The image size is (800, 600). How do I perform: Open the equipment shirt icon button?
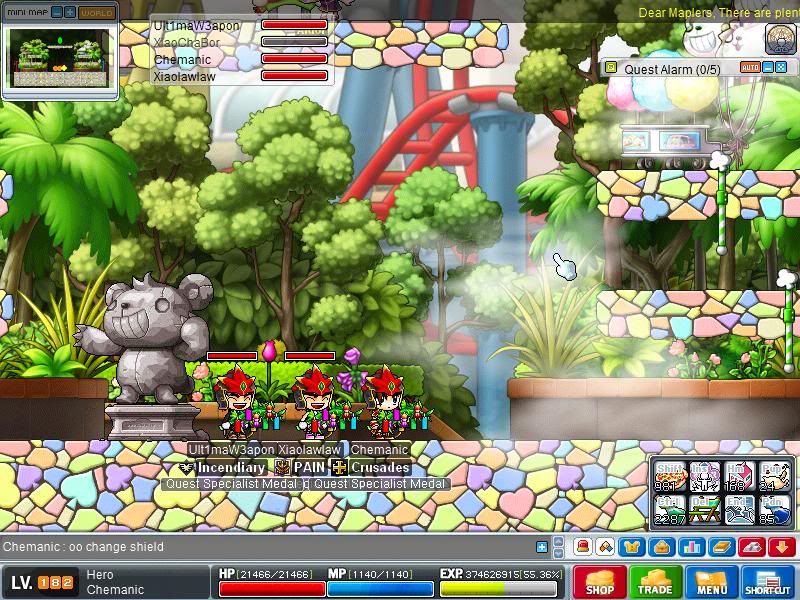coord(632,547)
